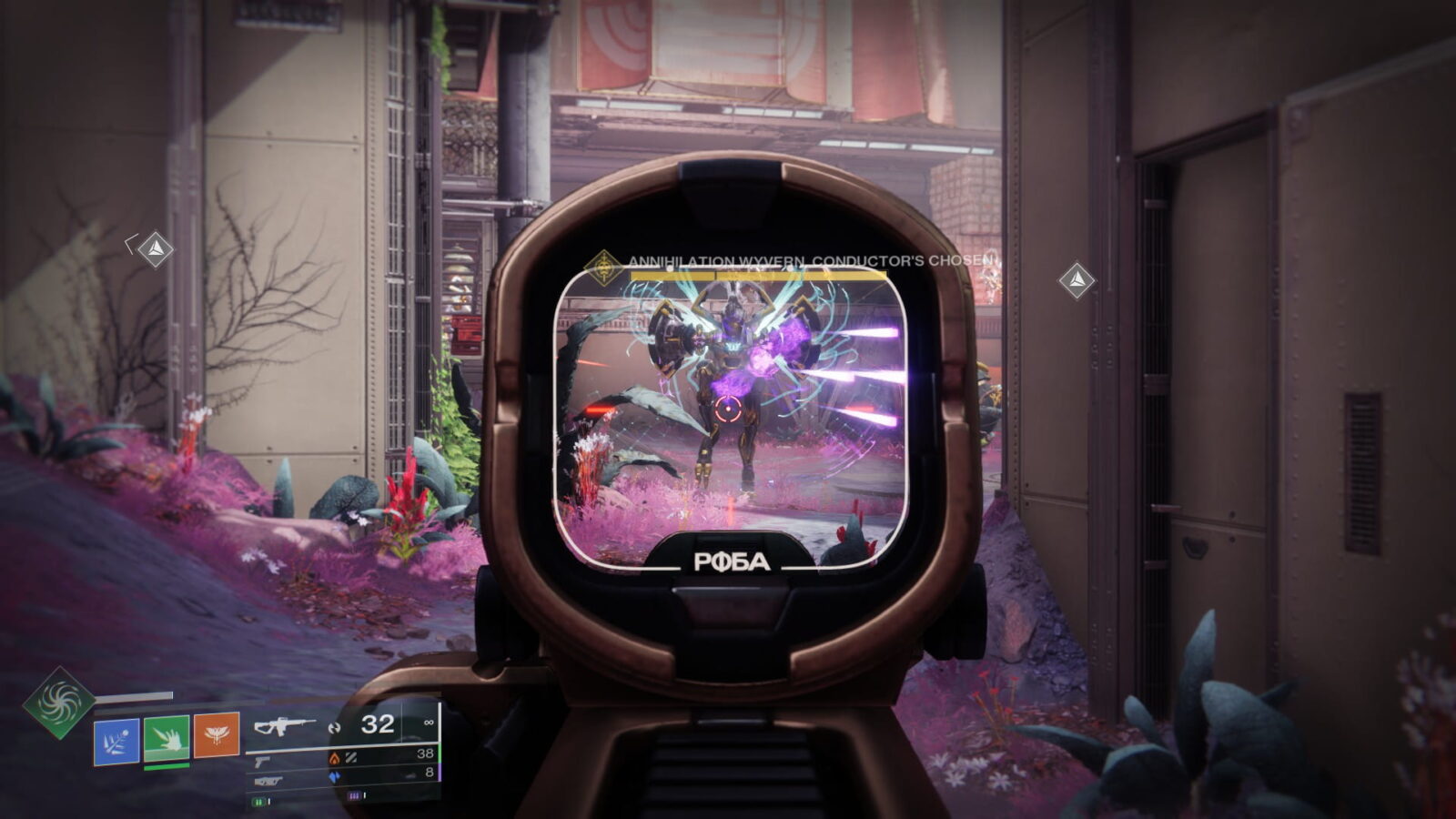Expand the purple heavy ammo indicator

coord(355,794)
